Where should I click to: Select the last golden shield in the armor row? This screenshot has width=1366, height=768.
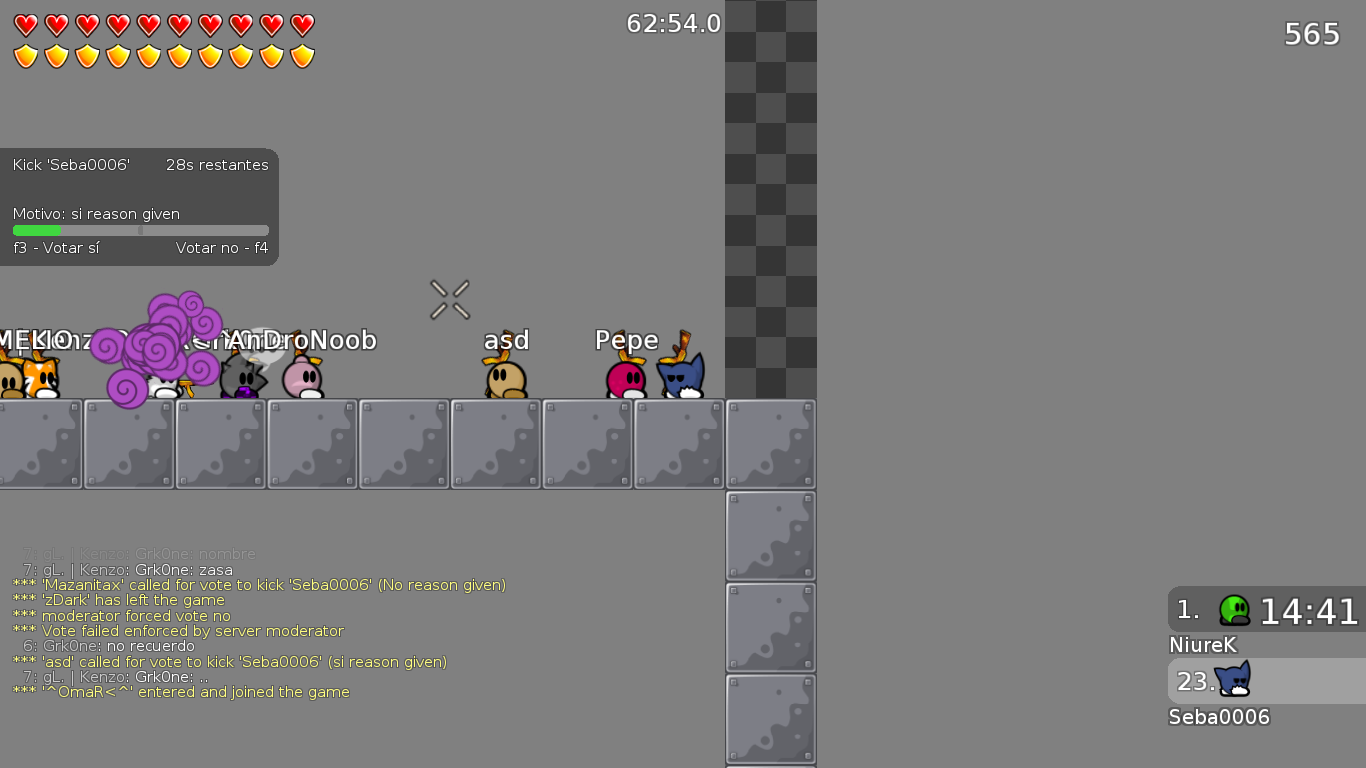[303, 57]
